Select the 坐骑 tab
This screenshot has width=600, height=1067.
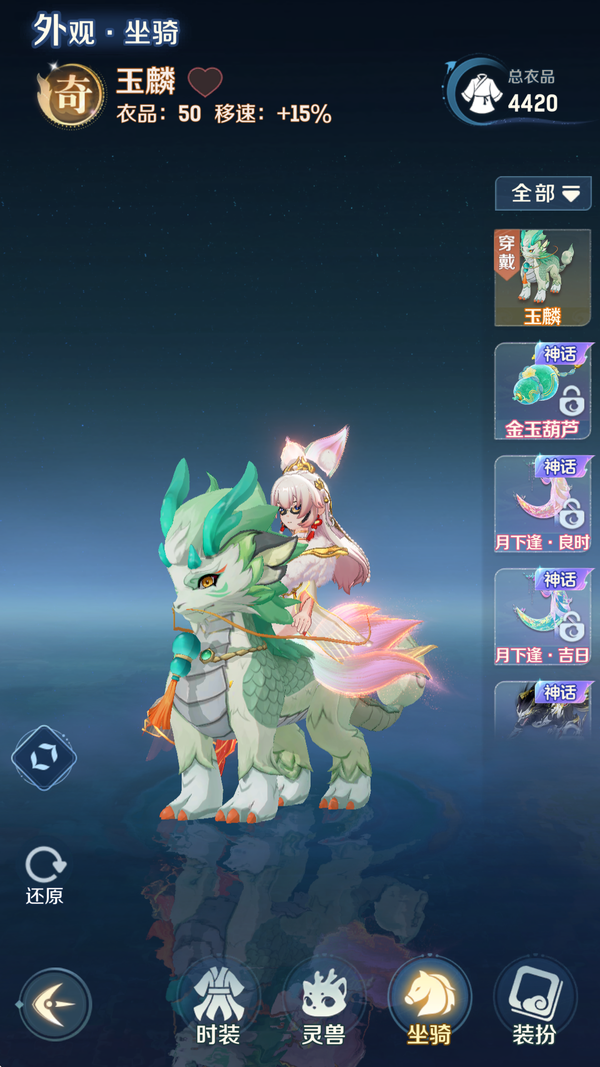click(x=429, y=1003)
